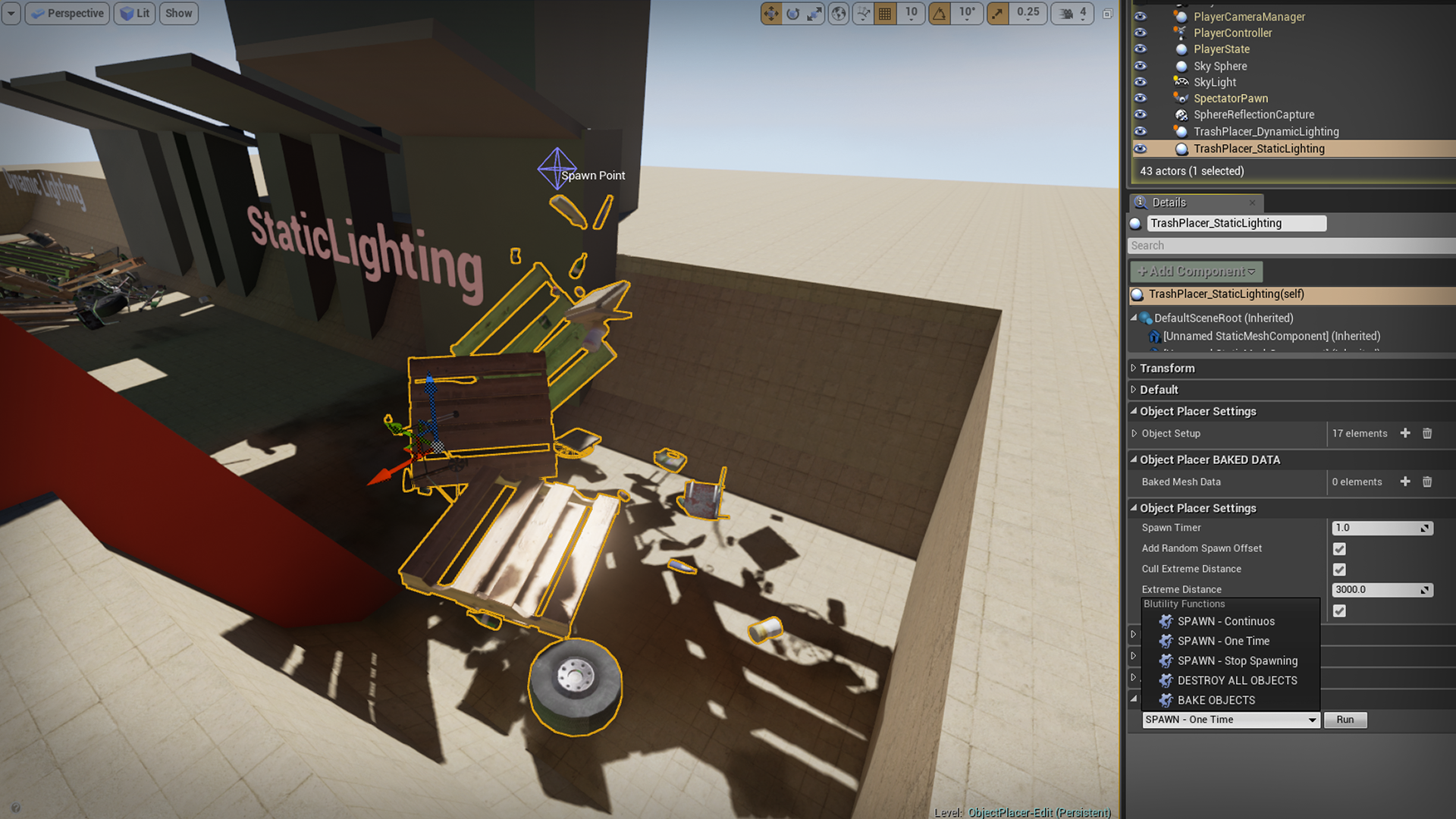Open the Lit viewport mode menu
The width and height of the screenshot is (1456, 819).
134,13
